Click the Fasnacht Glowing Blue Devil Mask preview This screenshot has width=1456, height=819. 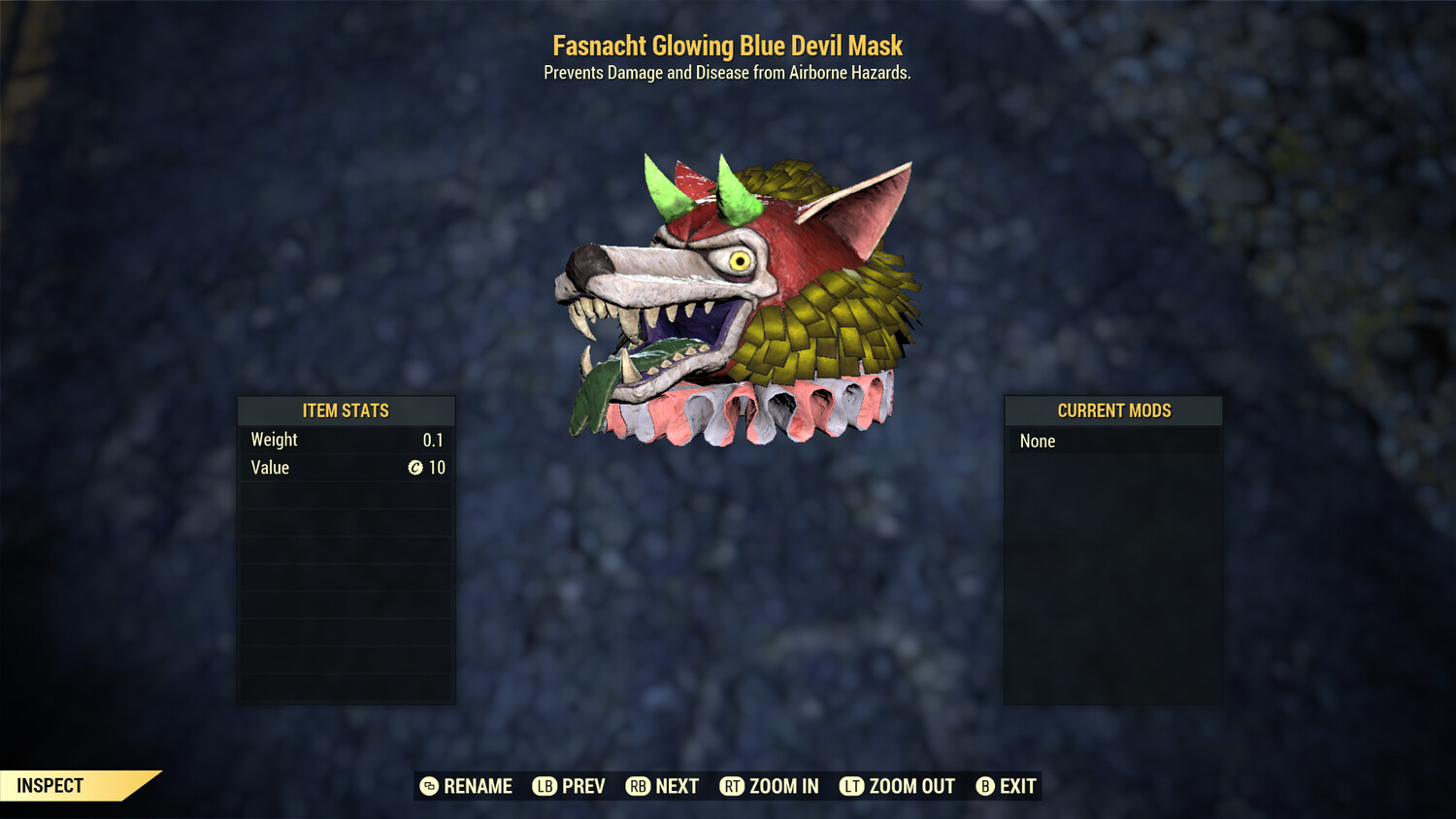point(738,291)
